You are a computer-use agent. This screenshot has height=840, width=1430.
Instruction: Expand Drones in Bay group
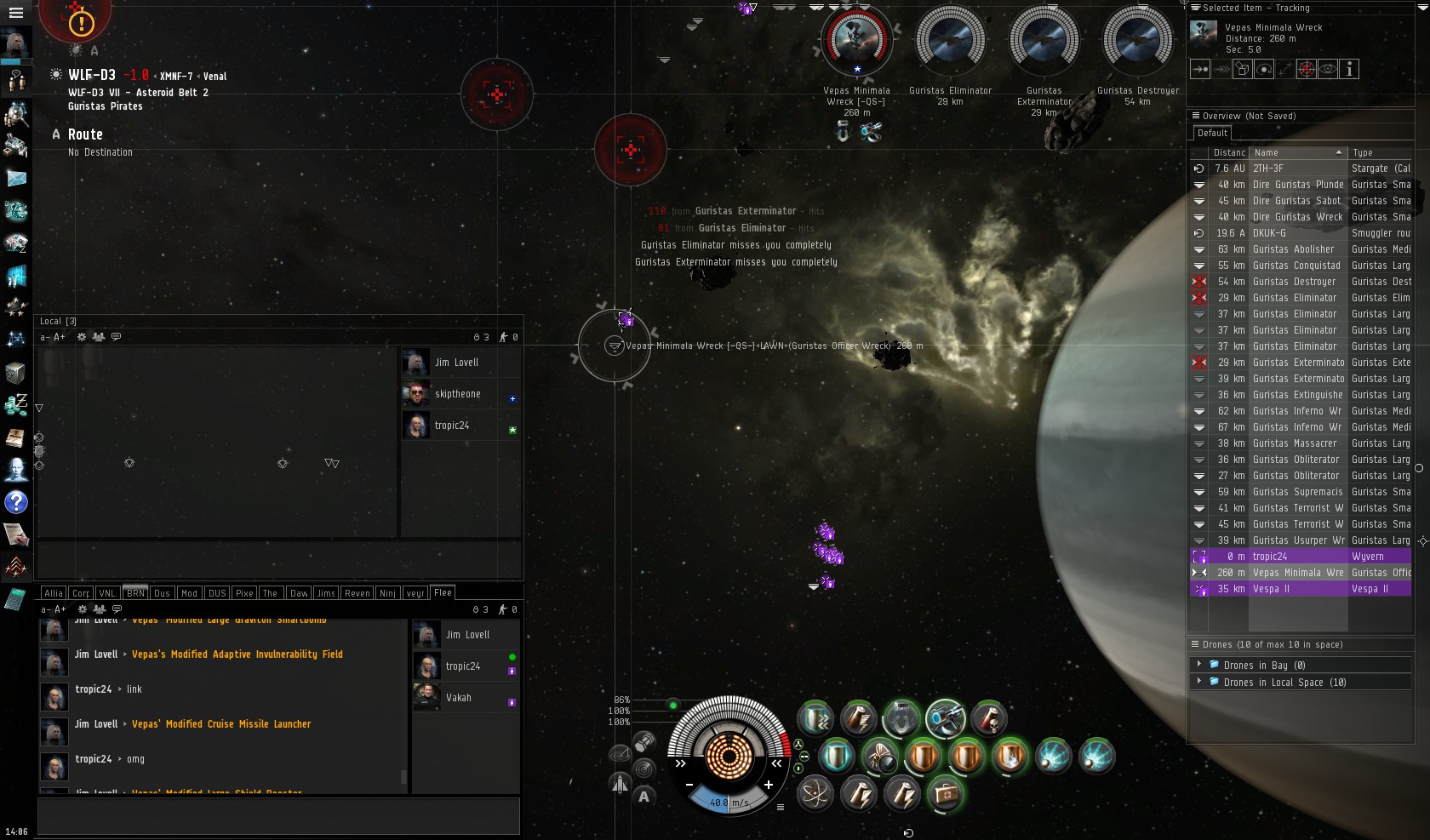point(1199,665)
